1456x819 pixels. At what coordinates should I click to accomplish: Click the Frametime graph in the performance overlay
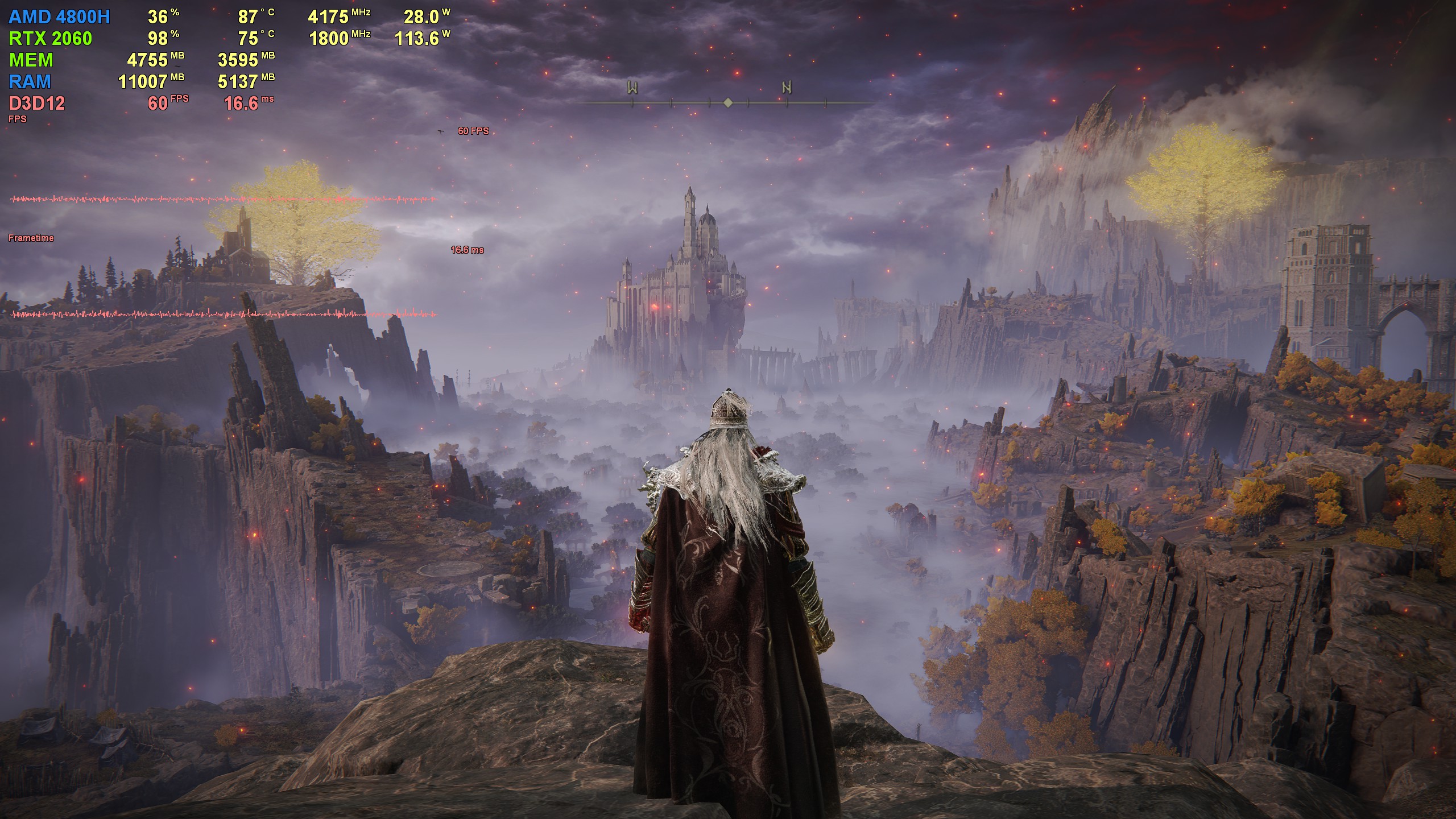(x=223, y=314)
